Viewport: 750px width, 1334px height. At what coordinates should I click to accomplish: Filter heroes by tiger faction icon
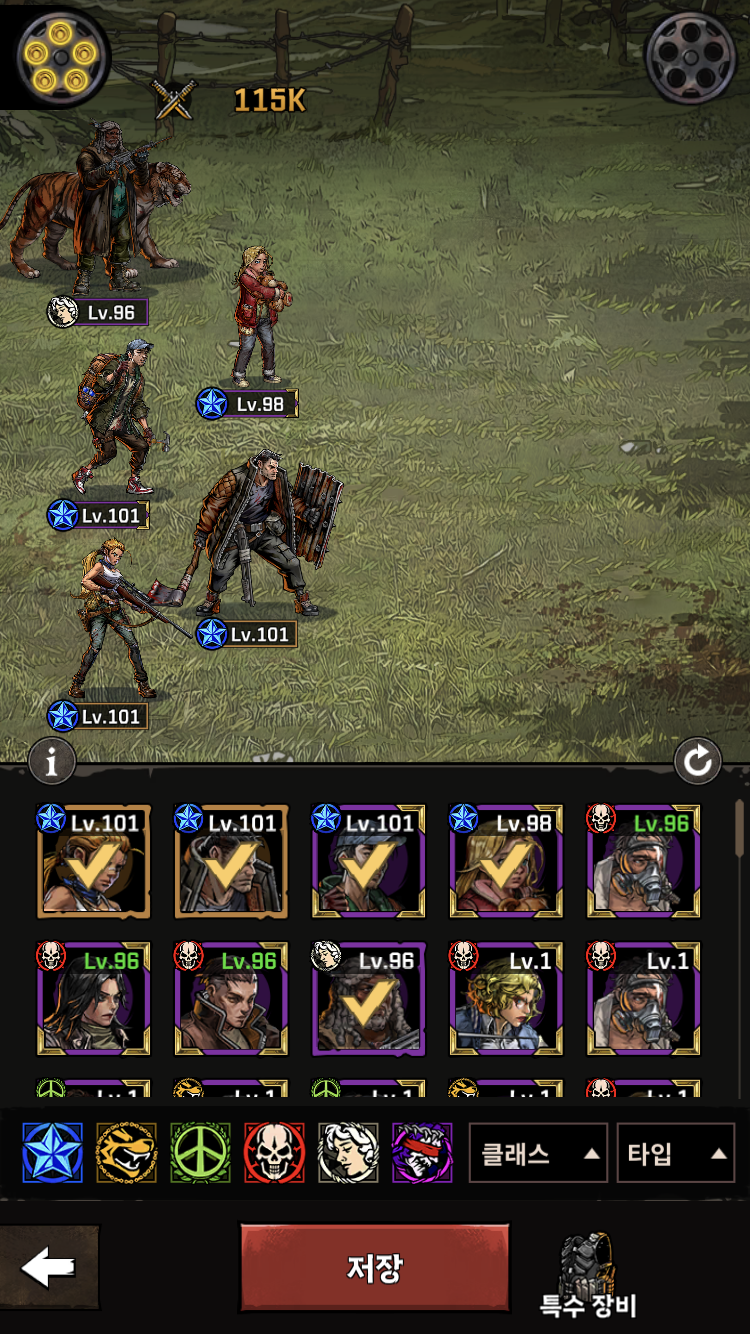click(126, 1153)
